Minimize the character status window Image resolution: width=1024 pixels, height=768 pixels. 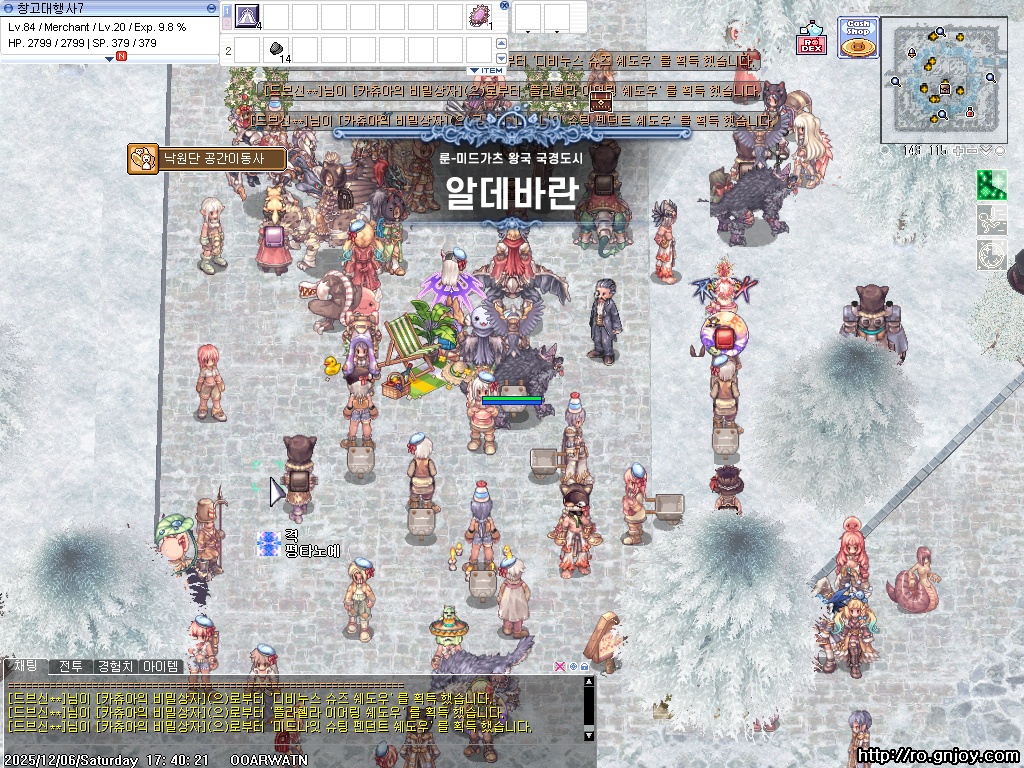point(211,8)
